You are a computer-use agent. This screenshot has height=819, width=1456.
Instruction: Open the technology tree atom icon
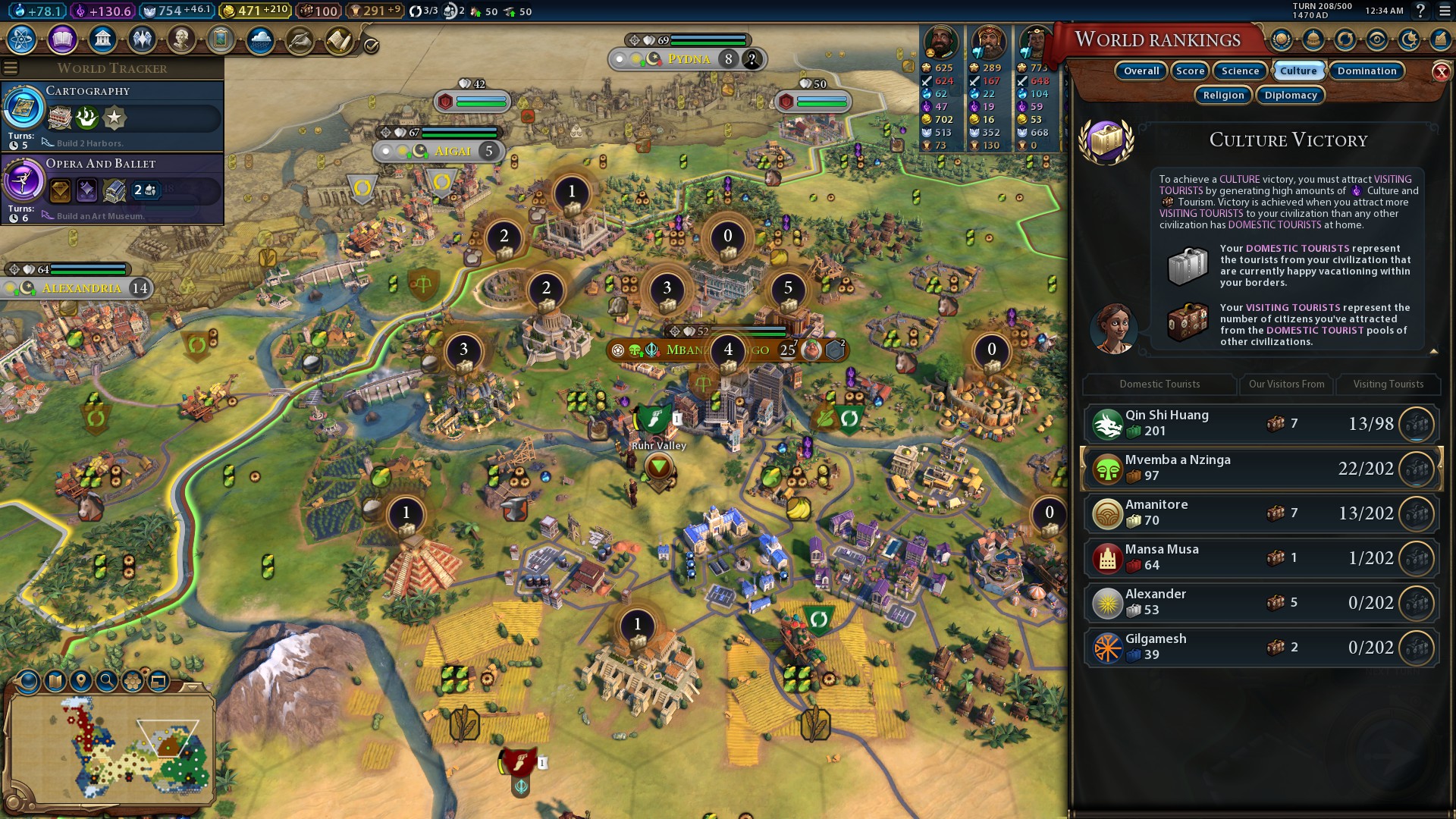pos(22,39)
